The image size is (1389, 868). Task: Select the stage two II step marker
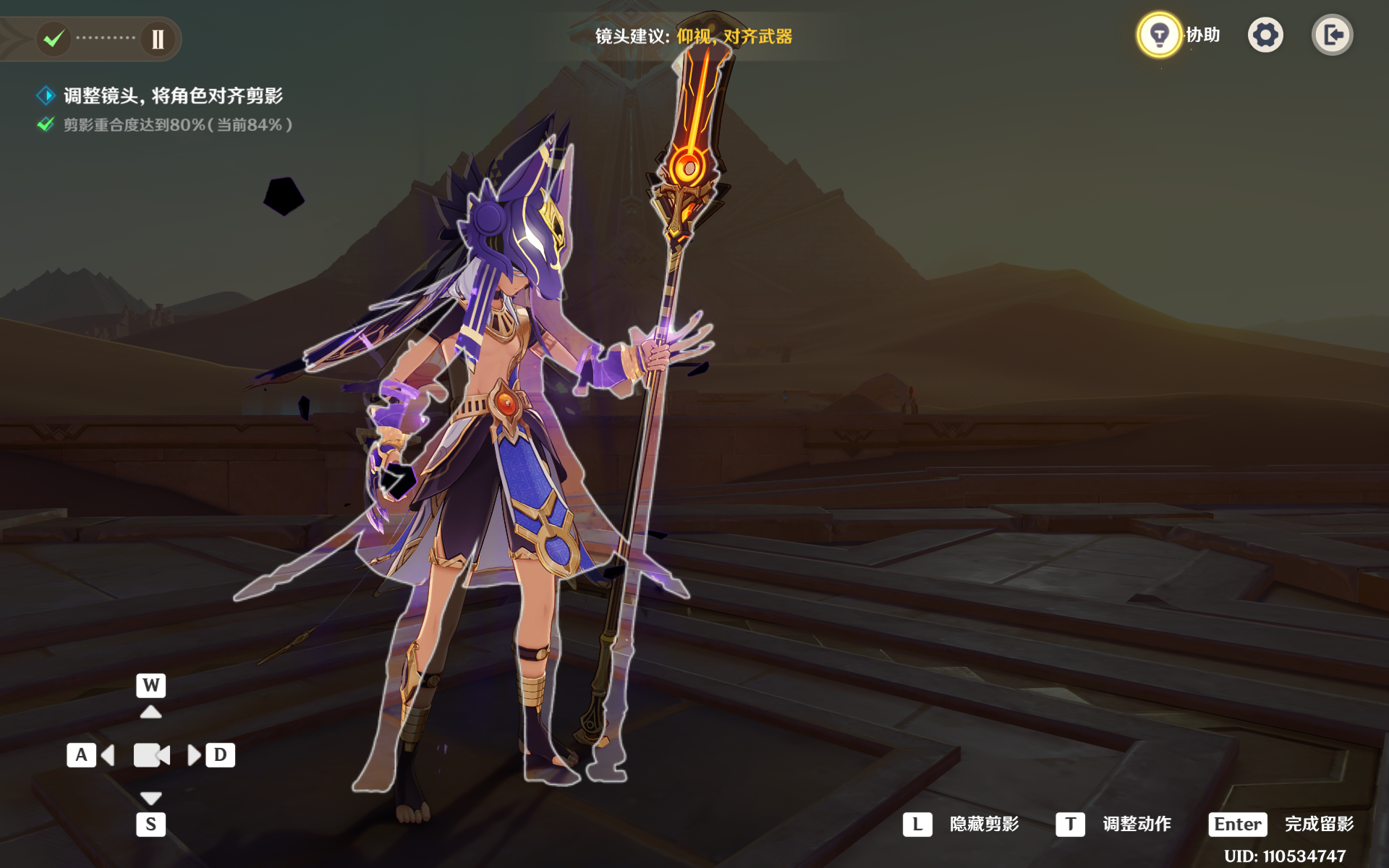pos(158,38)
